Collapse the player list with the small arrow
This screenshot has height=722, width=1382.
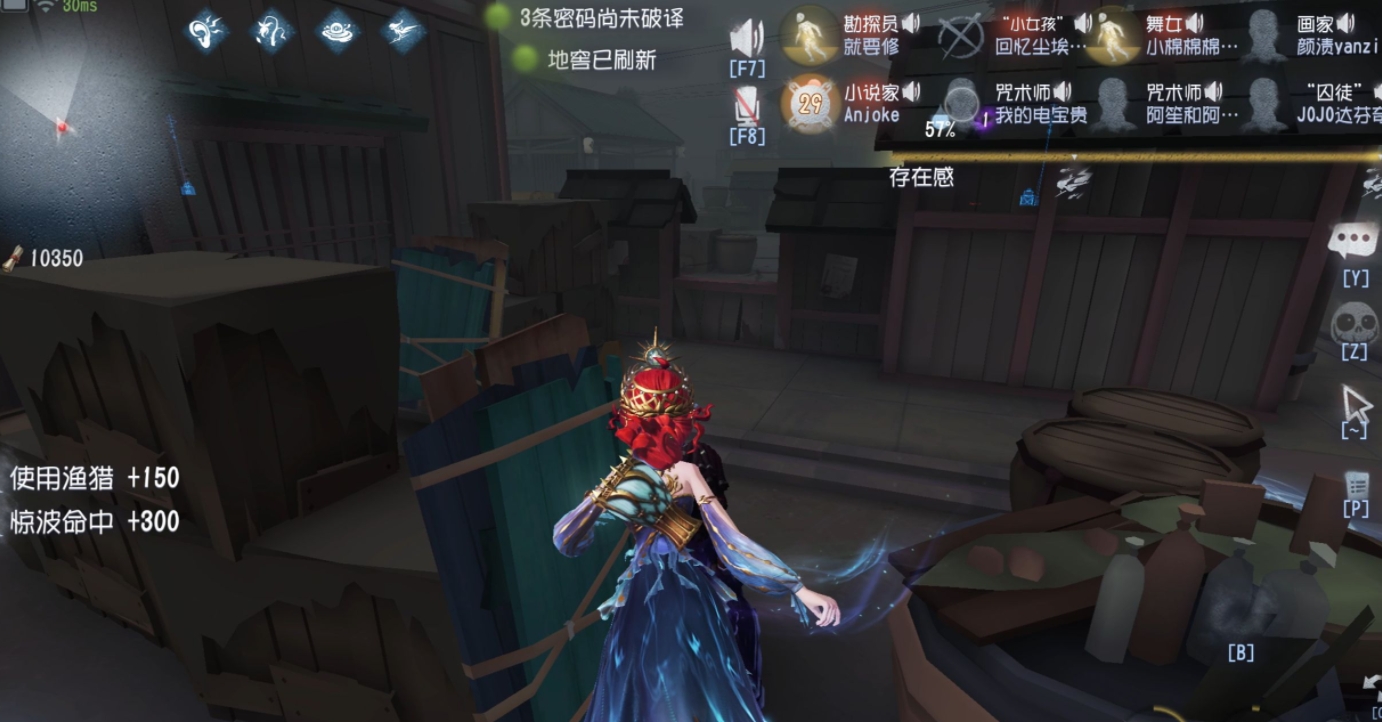click(x=1073, y=156)
